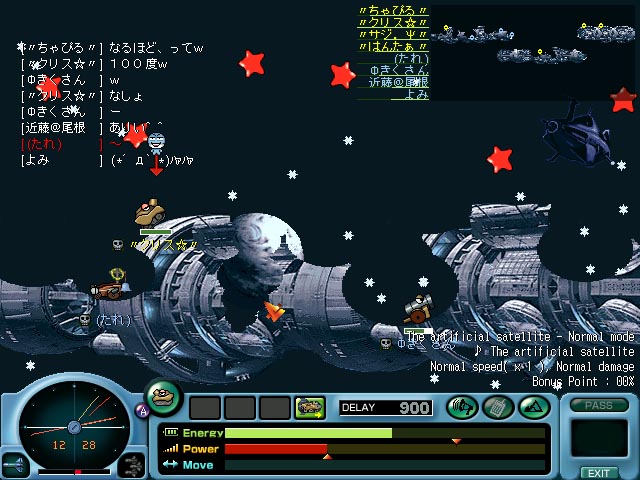Click the icon at the dial's lower right
This screenshot has height=480, width=640.
click(x=132, y=464)
